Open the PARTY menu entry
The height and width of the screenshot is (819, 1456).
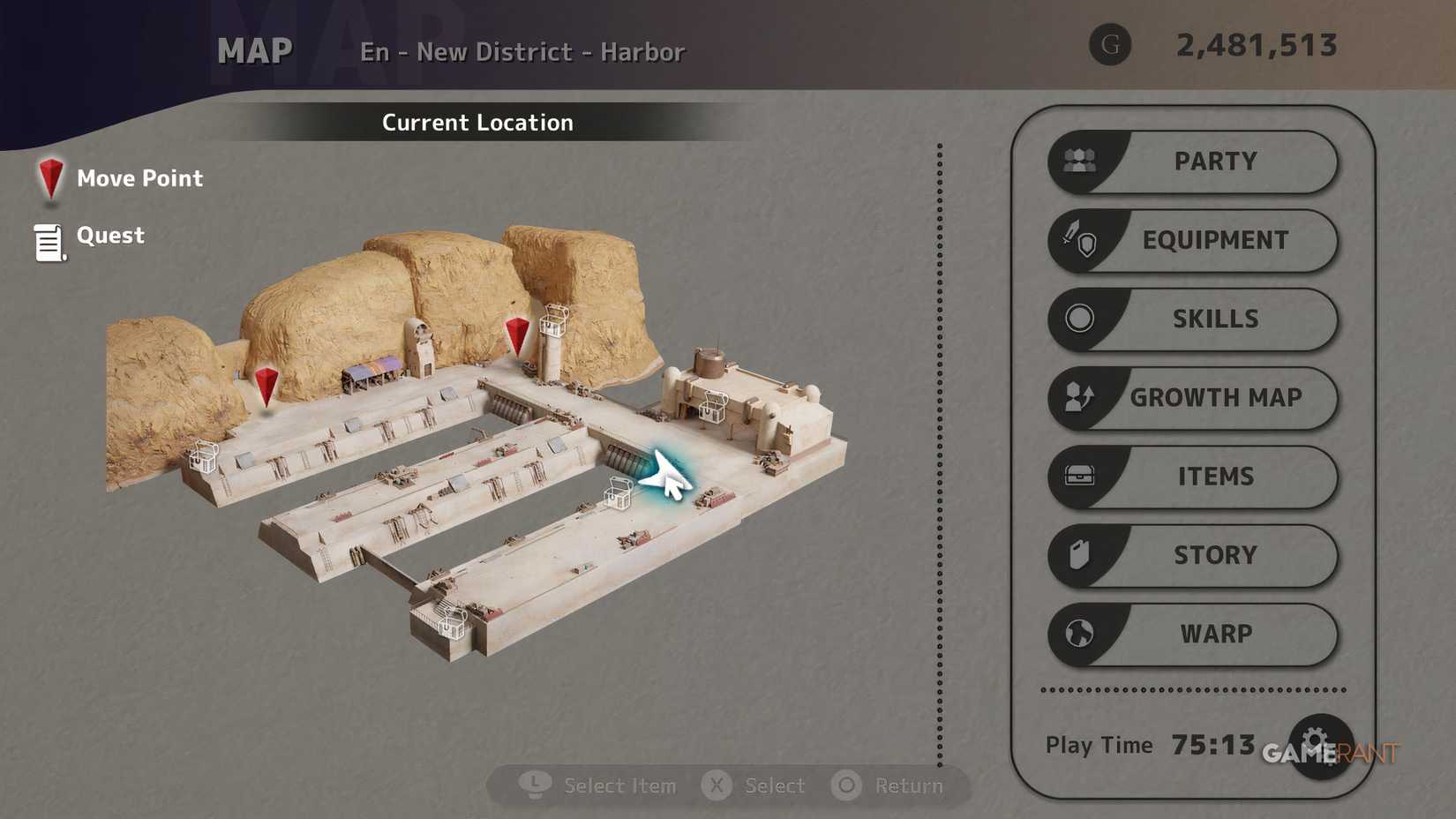1215,161
